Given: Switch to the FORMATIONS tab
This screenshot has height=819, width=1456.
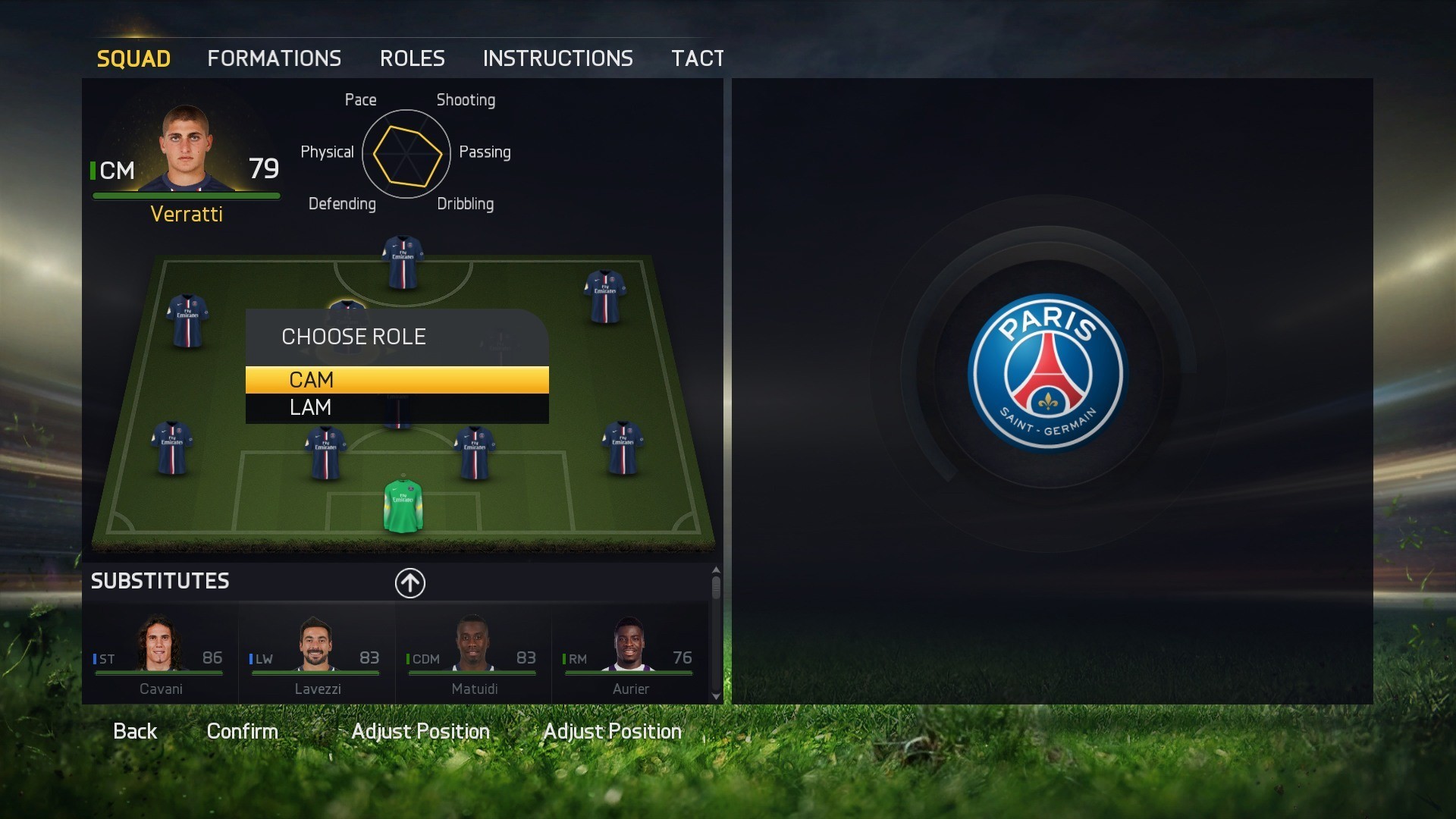Looking at the screenshot, I should pos(274,58).
